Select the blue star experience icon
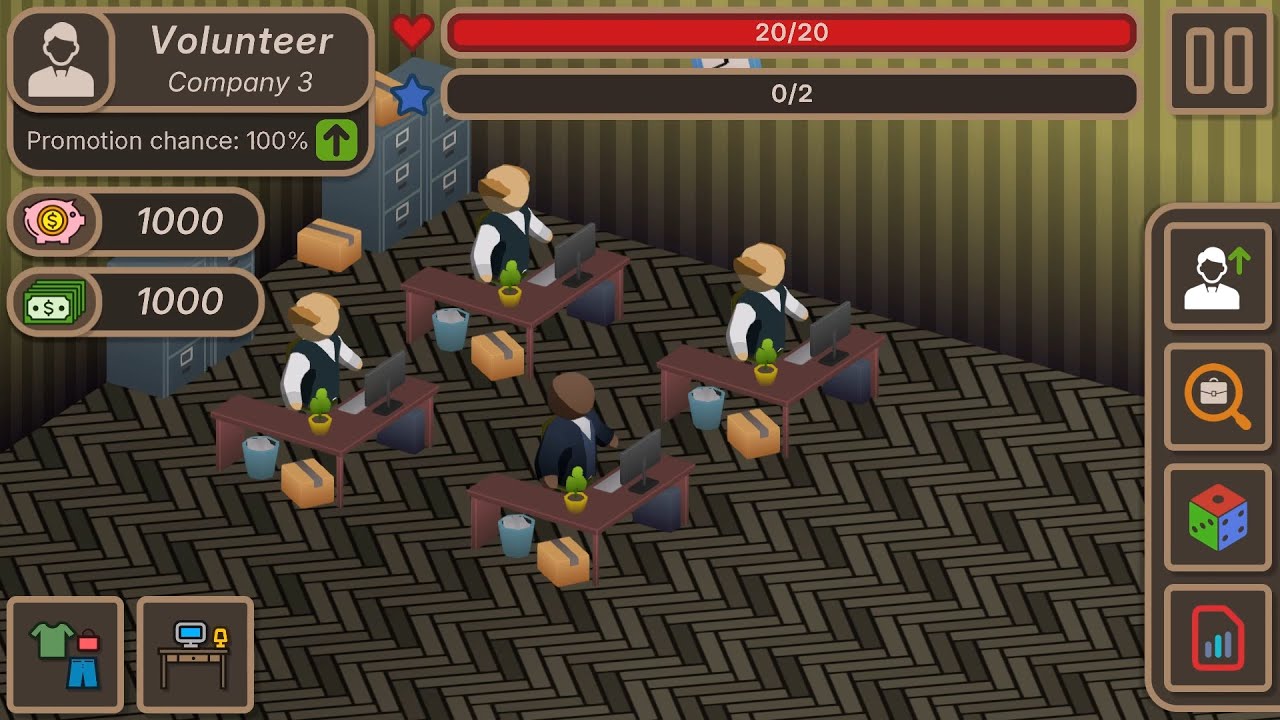Viewport: 1280px width, 720px height. coord(411,93)
